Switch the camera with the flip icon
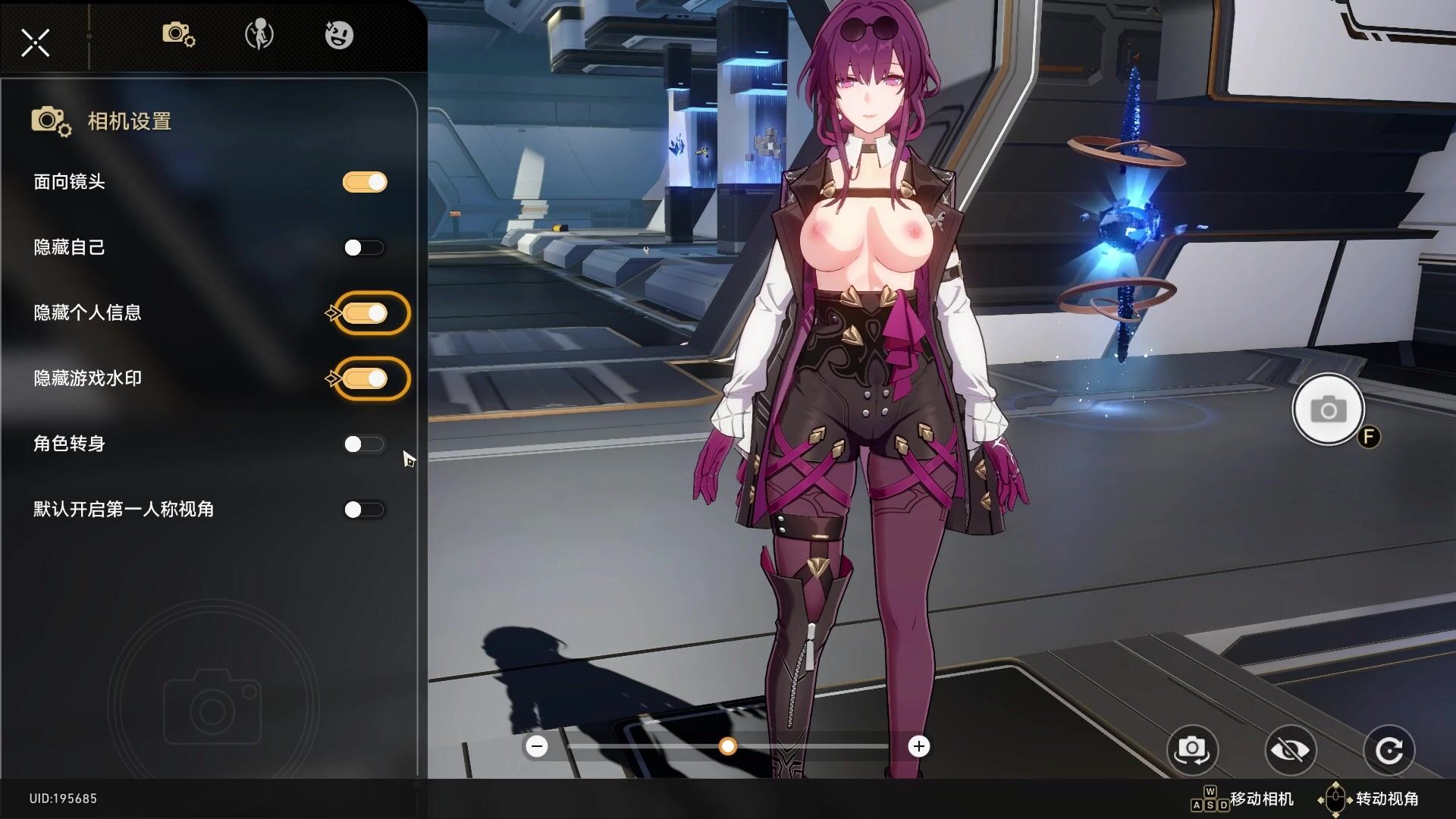 [1192, 750]
